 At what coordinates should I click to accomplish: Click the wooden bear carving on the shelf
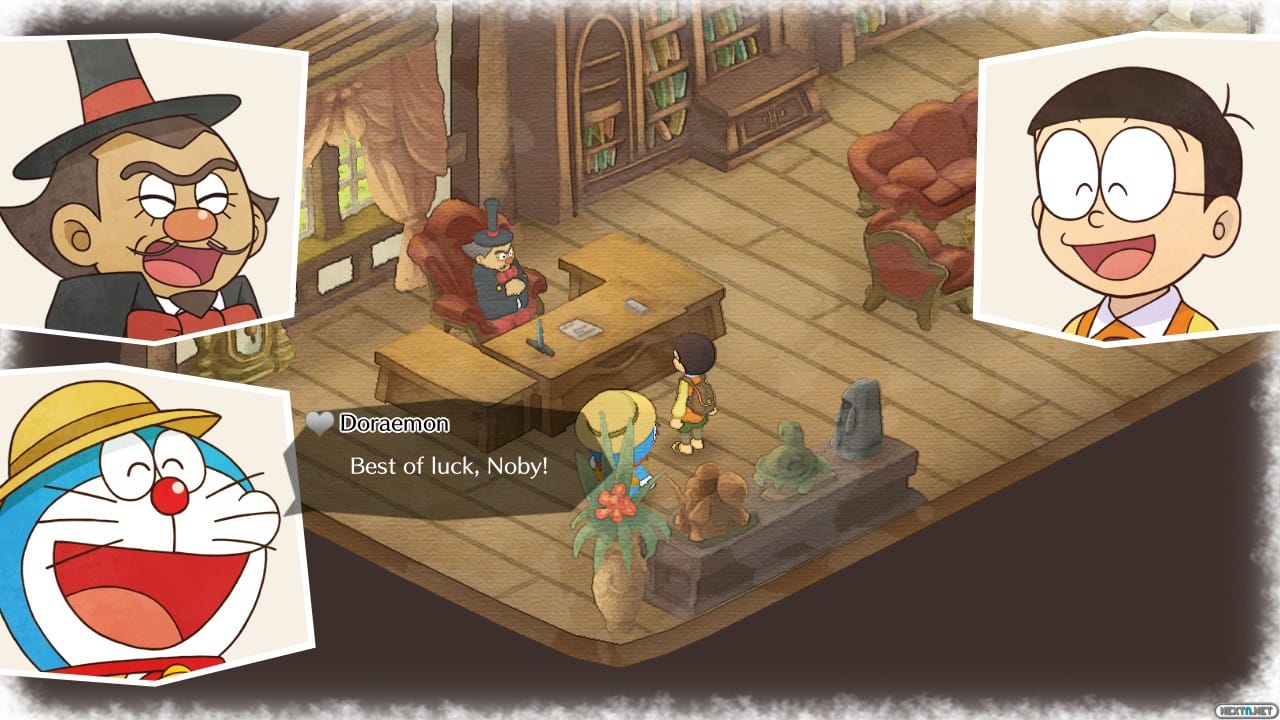(710, 500)
